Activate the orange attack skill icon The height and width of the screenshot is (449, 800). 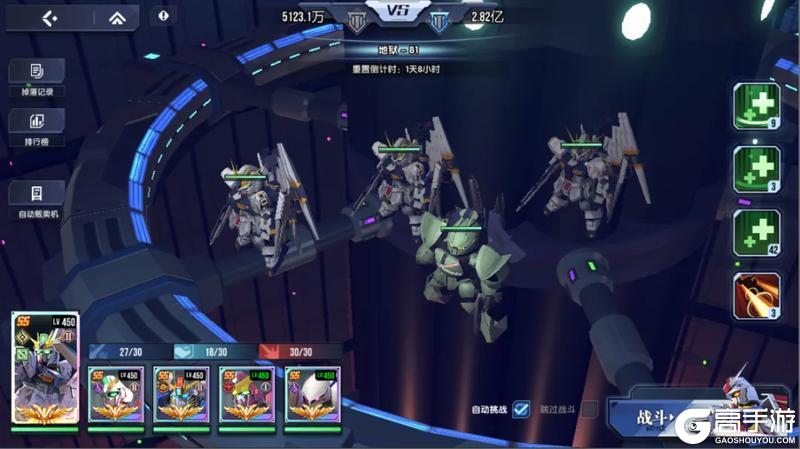(x=756, y=295)
